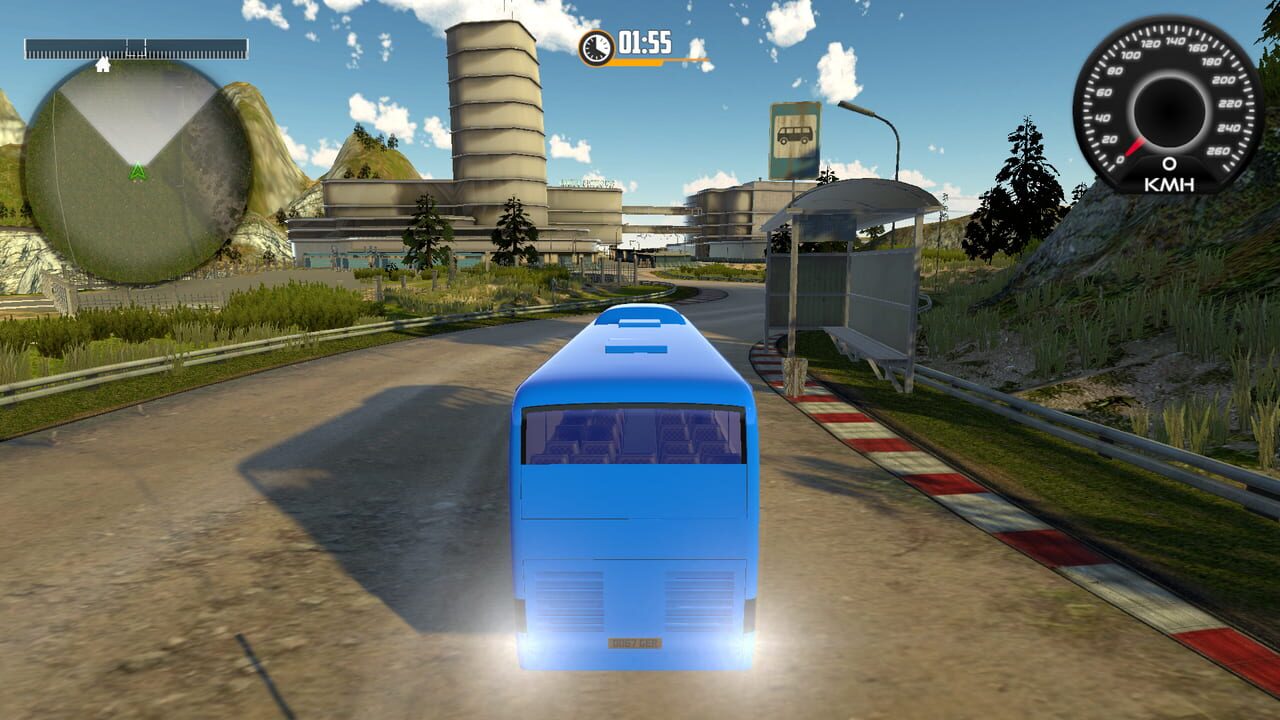This screenshot has width=1280, height=720.
Task: Click the red speedometer needle
Action: pos(1135,145)
